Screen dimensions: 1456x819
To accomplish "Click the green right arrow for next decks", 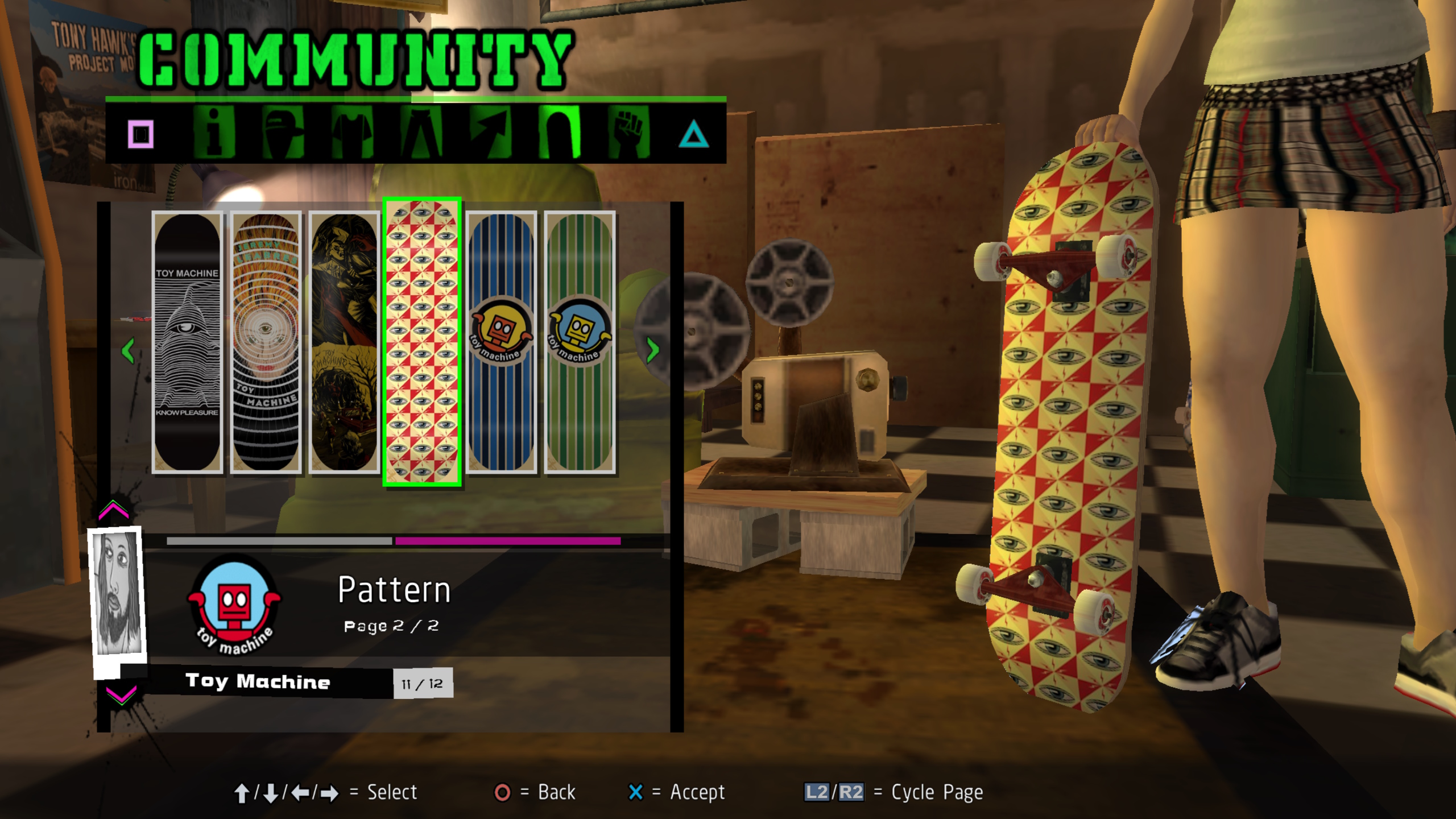I will [x=652, y=349].
